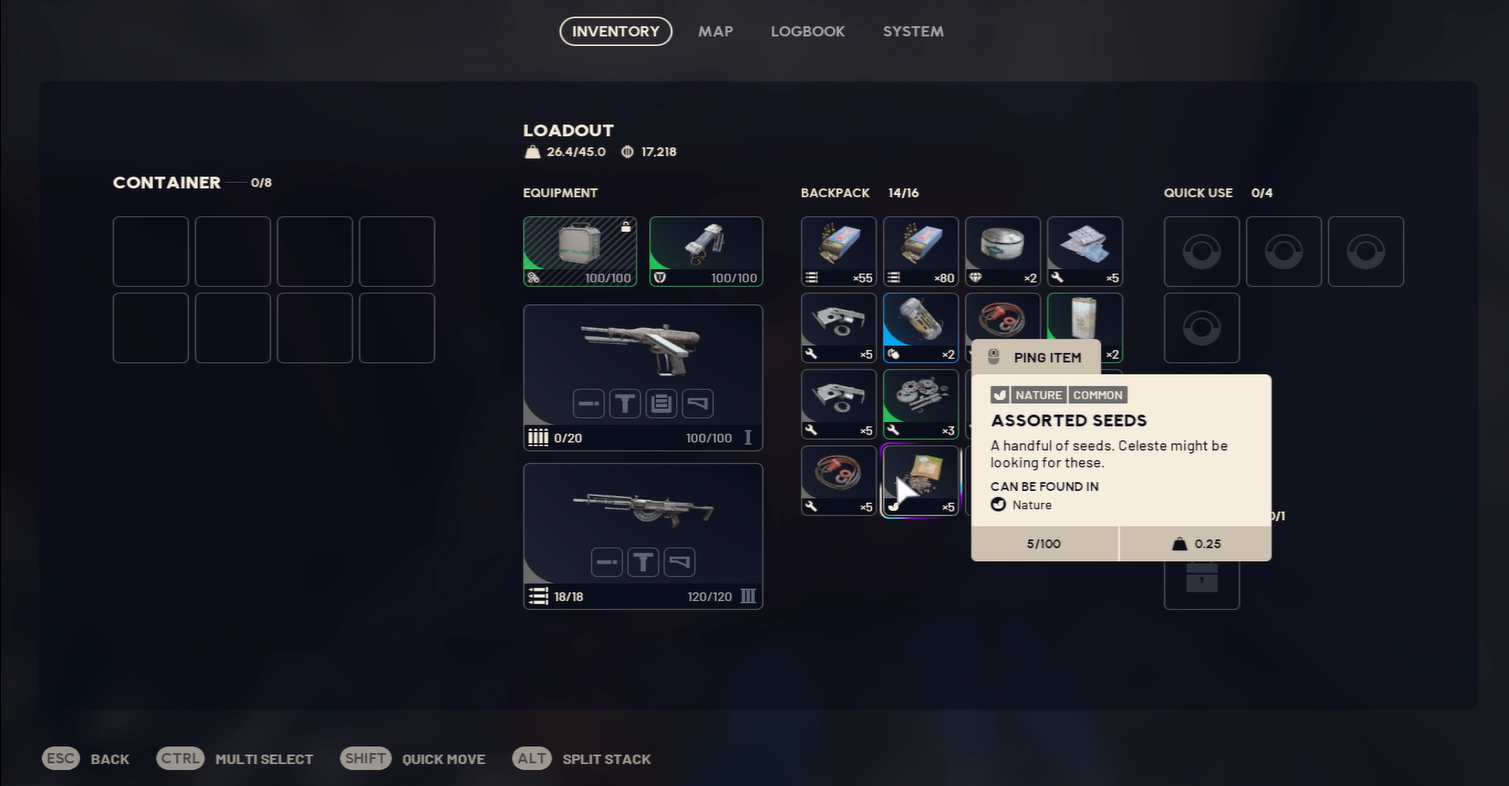
Task: Click the shield equipment slot
Action: coord(706,251)
